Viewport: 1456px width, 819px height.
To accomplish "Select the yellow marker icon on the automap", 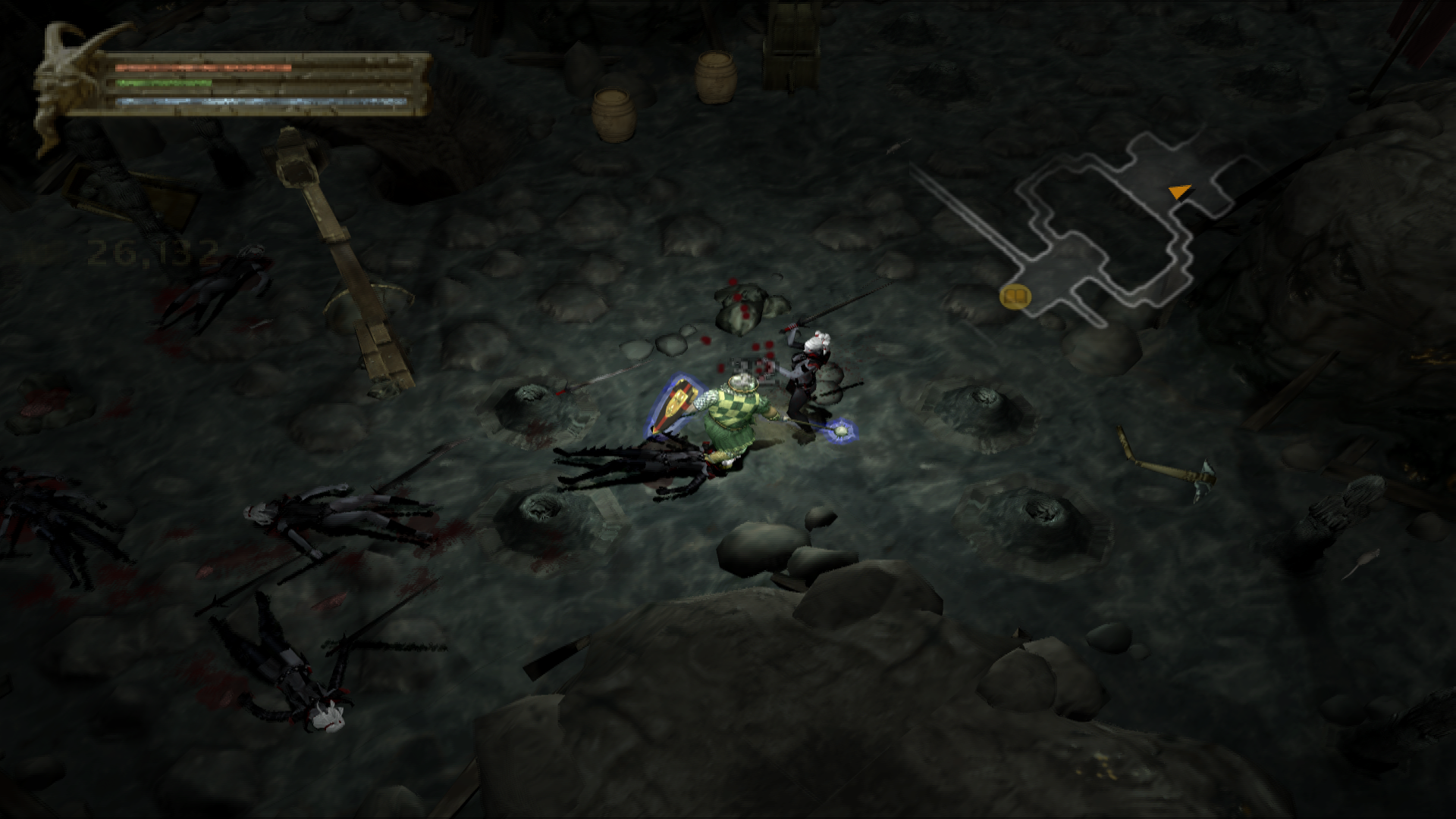I will click(1015, 296).
